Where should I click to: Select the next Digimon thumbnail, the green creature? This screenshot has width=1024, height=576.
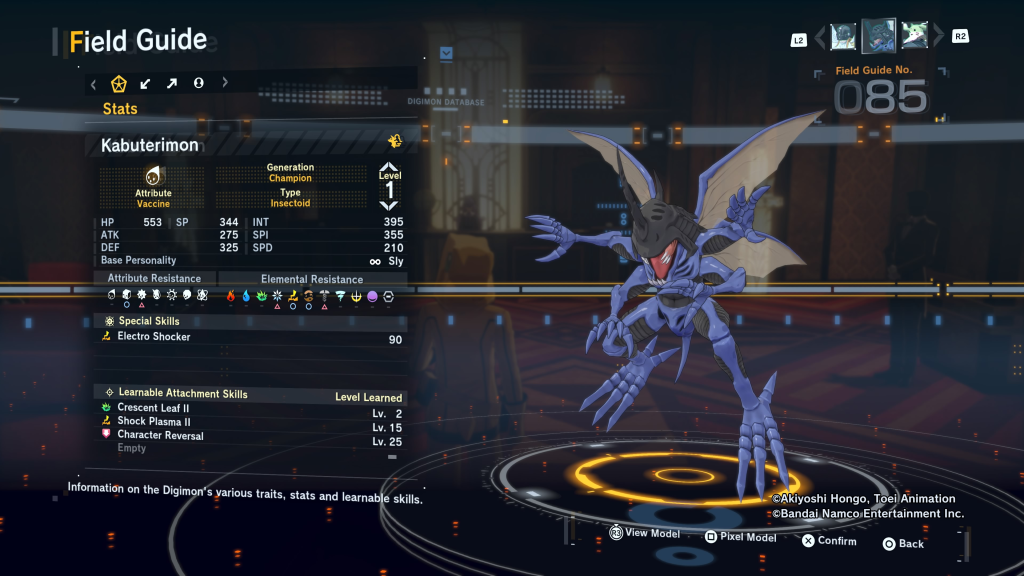(913, 37)
